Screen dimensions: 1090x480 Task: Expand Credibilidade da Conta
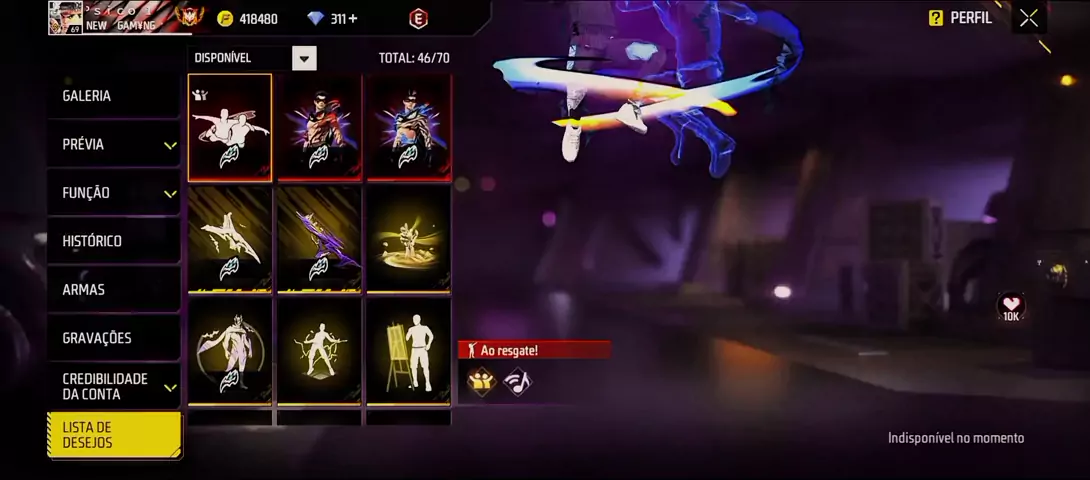click(x=113, y=386)
